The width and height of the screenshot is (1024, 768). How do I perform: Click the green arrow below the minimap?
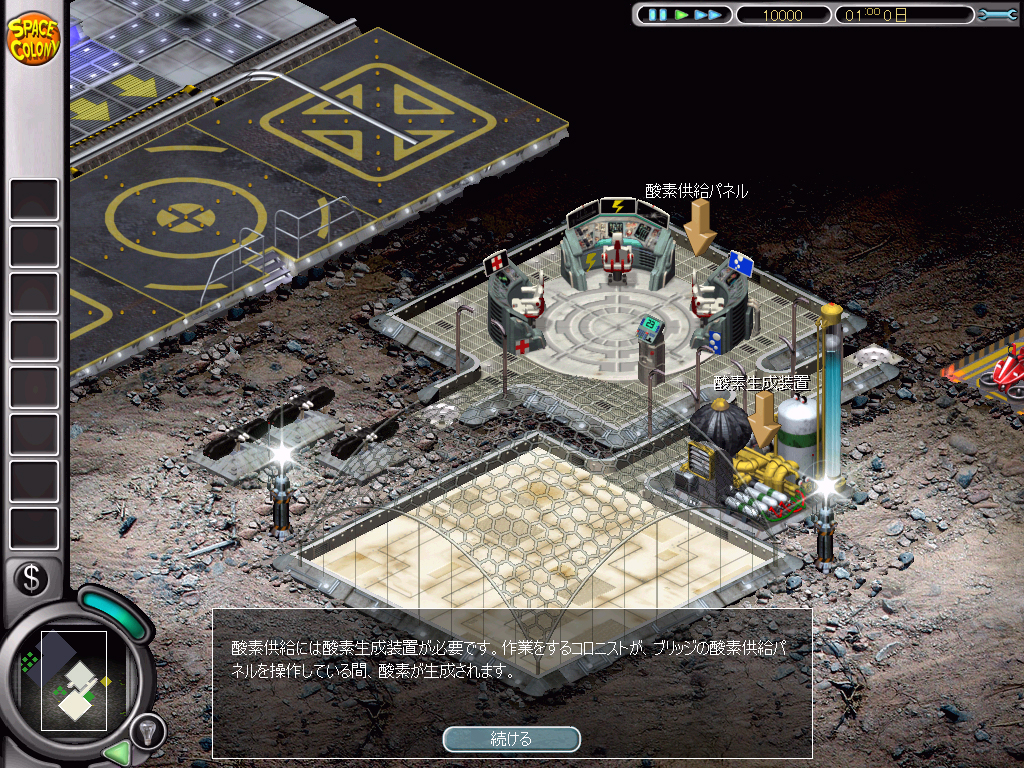[x=117, y=750]
